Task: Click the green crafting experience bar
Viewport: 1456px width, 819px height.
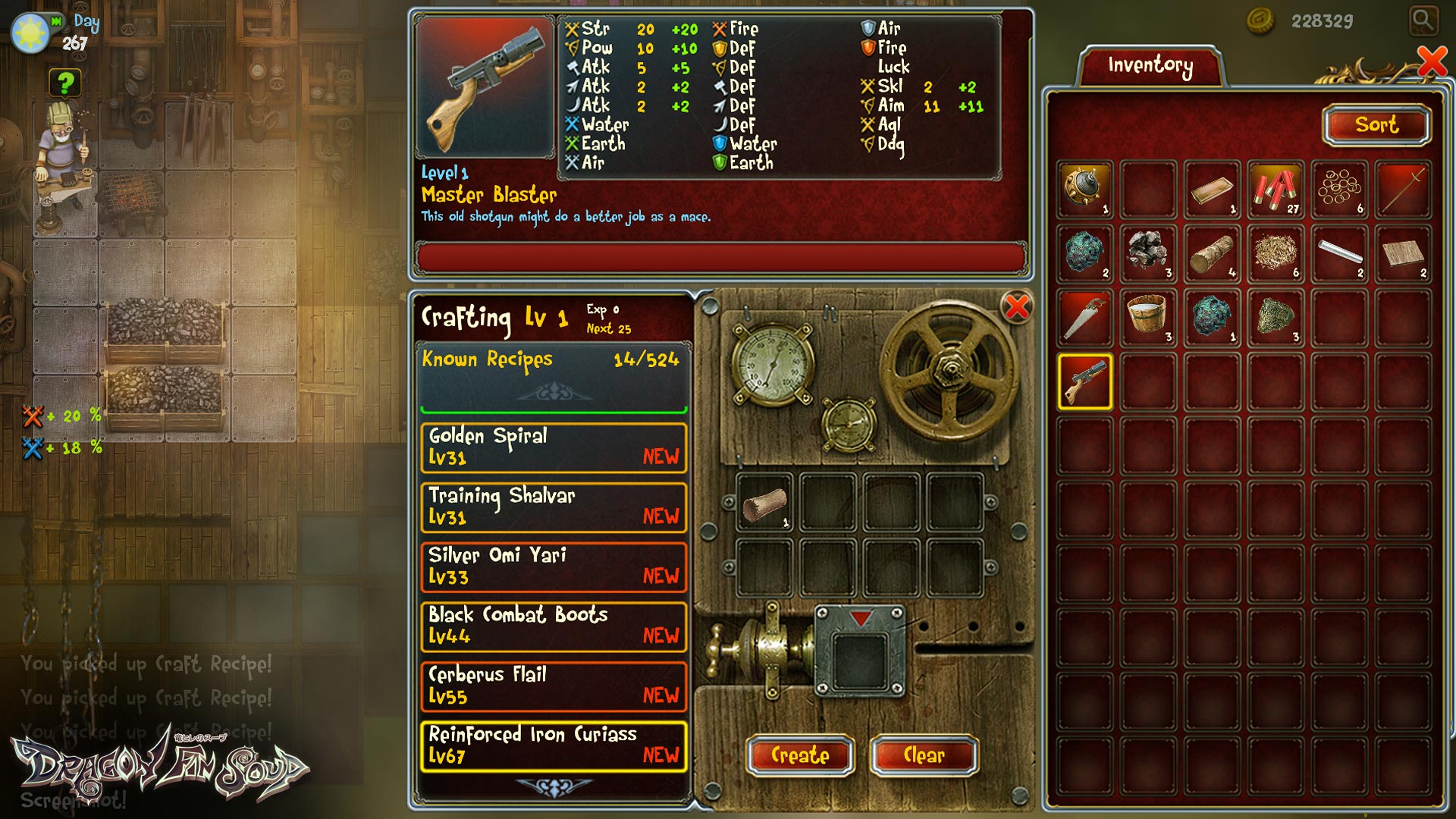Action: tap(554, 409)
